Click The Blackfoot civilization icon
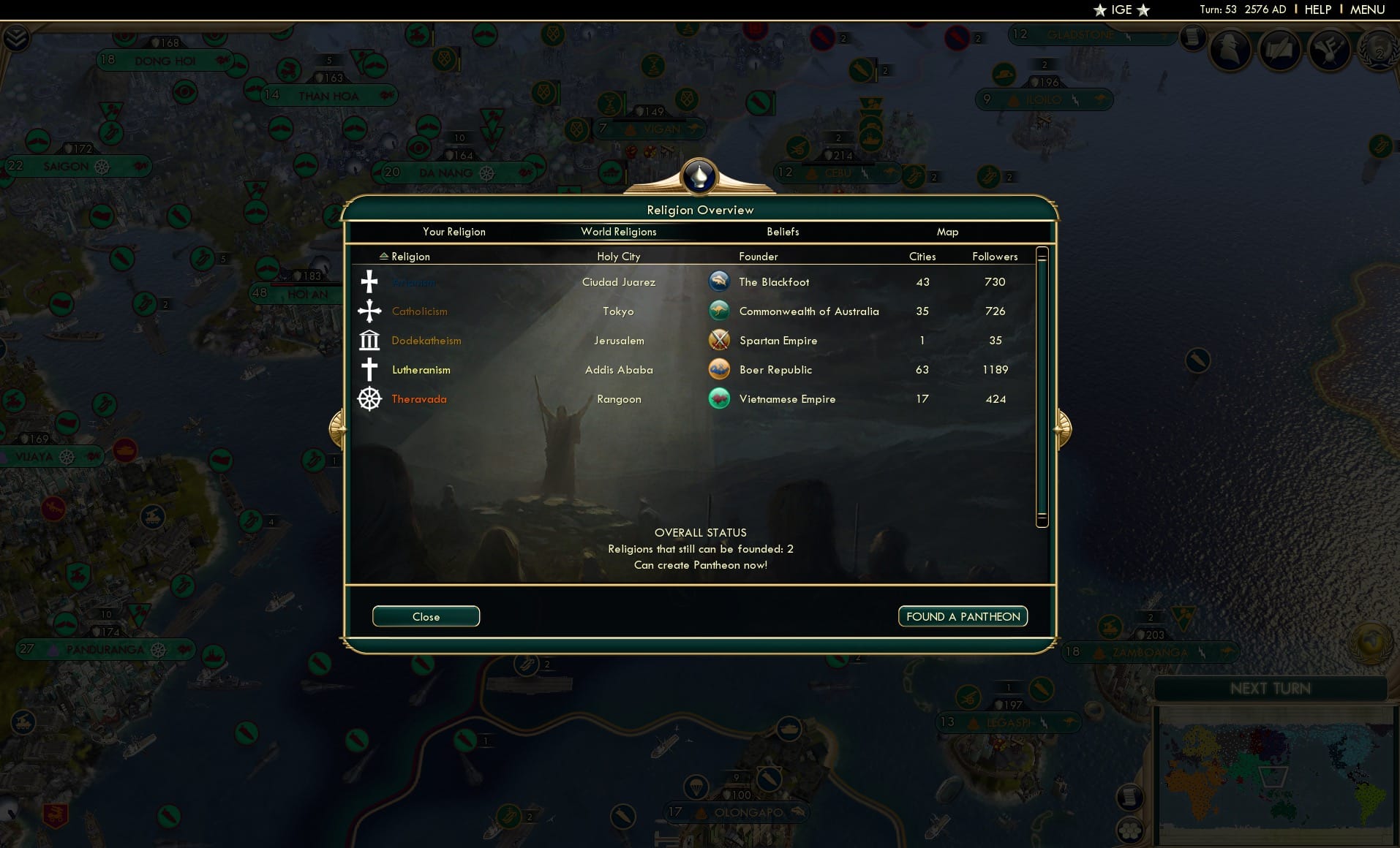Screen dimensions: 1400x848 tap(720, 281)
